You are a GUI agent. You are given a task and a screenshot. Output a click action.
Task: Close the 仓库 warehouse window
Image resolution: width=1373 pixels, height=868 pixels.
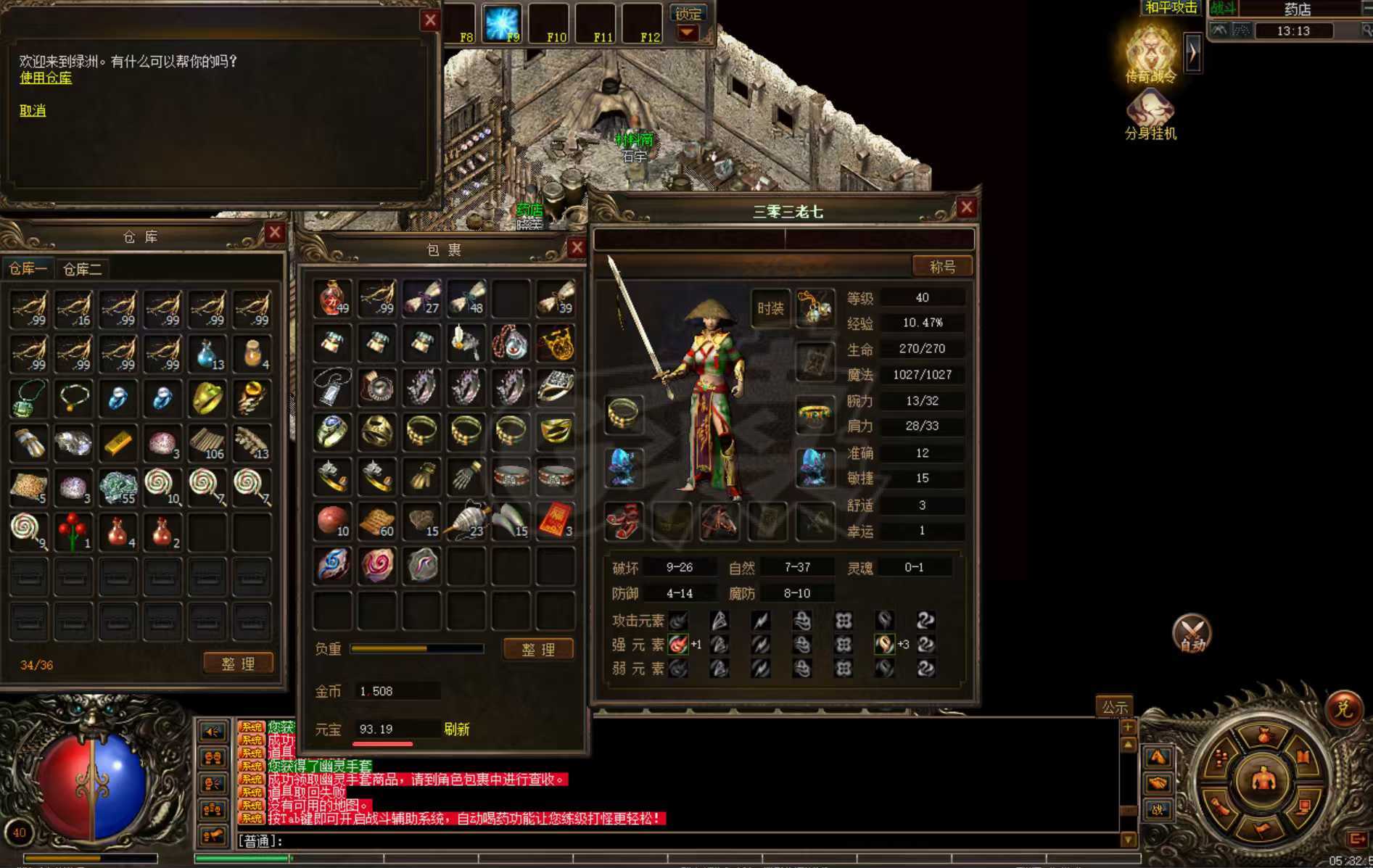click(x=274, y=233)
